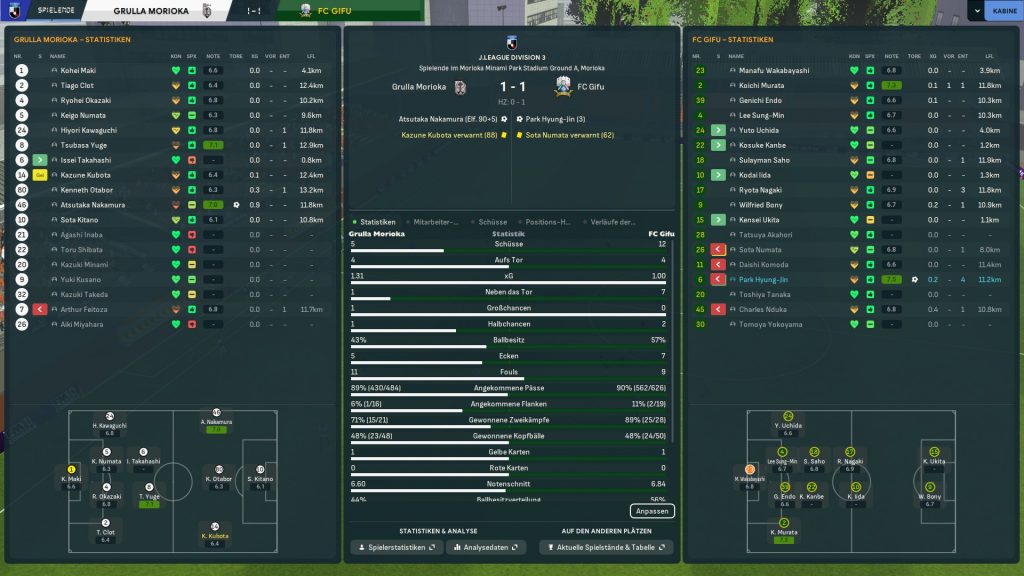Expand the dropdown arrow beside Kabine
This screenshot has height=576, width=1024.
975,11
